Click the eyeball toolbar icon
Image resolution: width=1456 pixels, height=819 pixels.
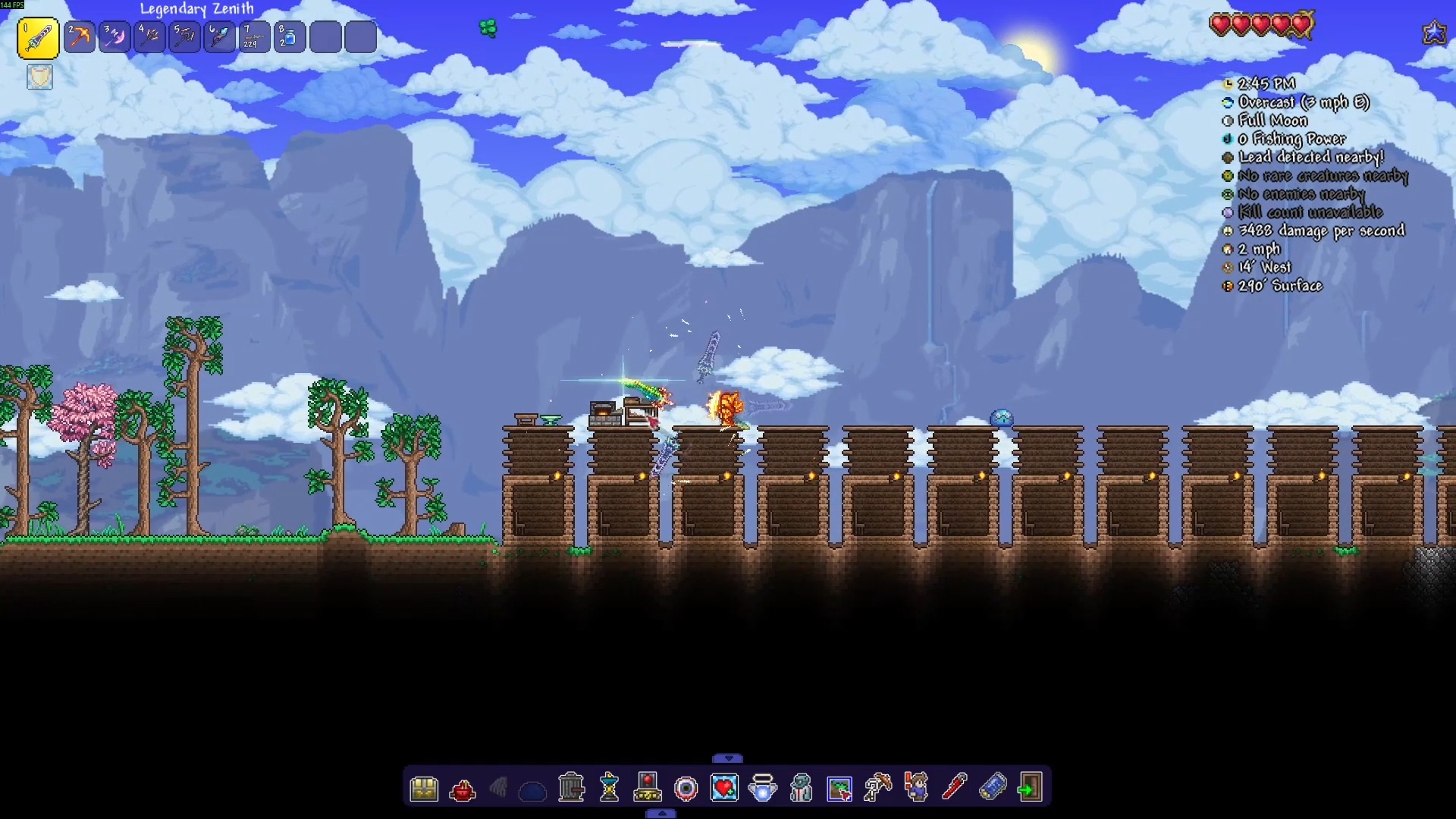coord(686,789)
